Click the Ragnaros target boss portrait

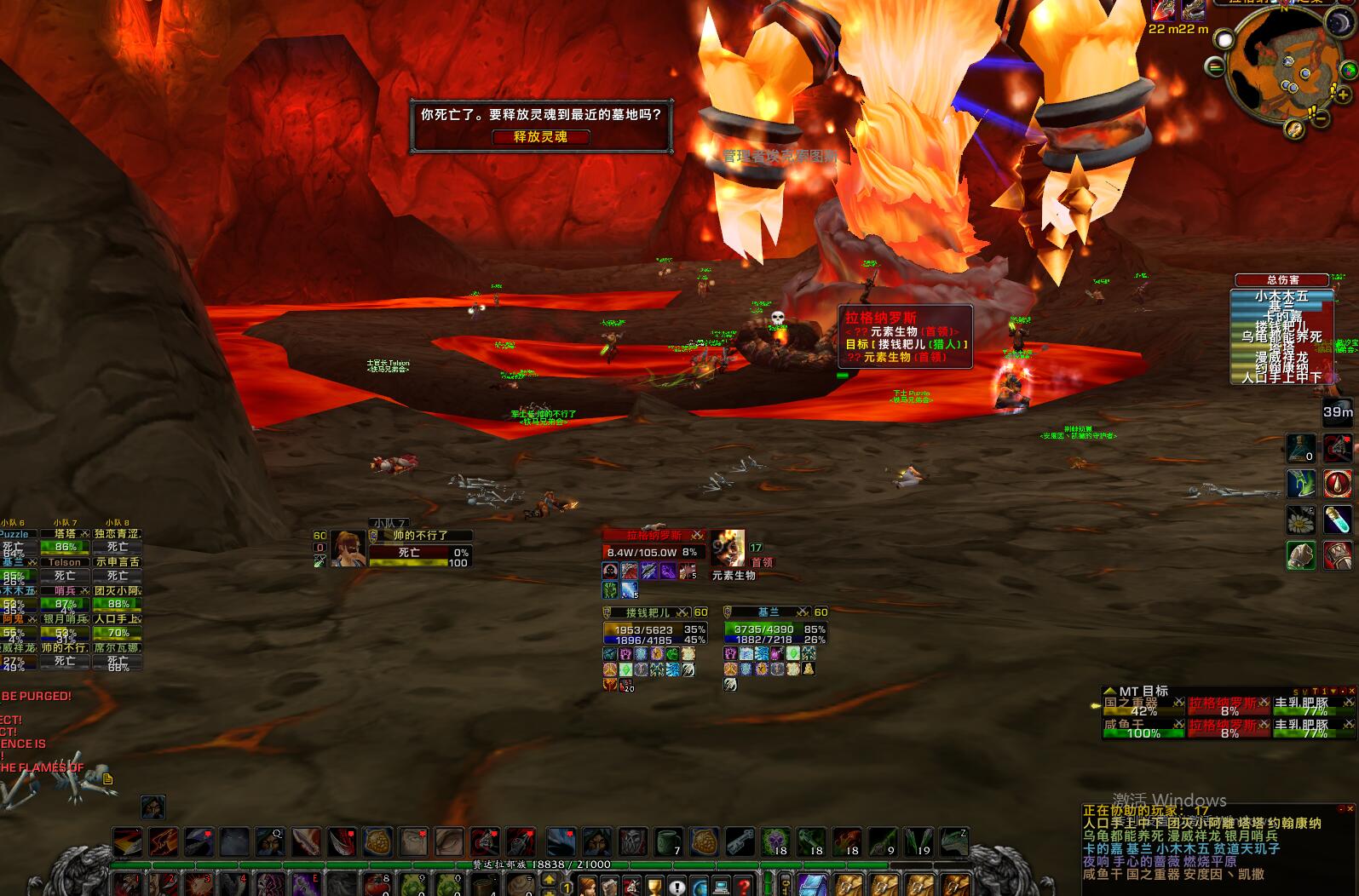tap(727, 549)
